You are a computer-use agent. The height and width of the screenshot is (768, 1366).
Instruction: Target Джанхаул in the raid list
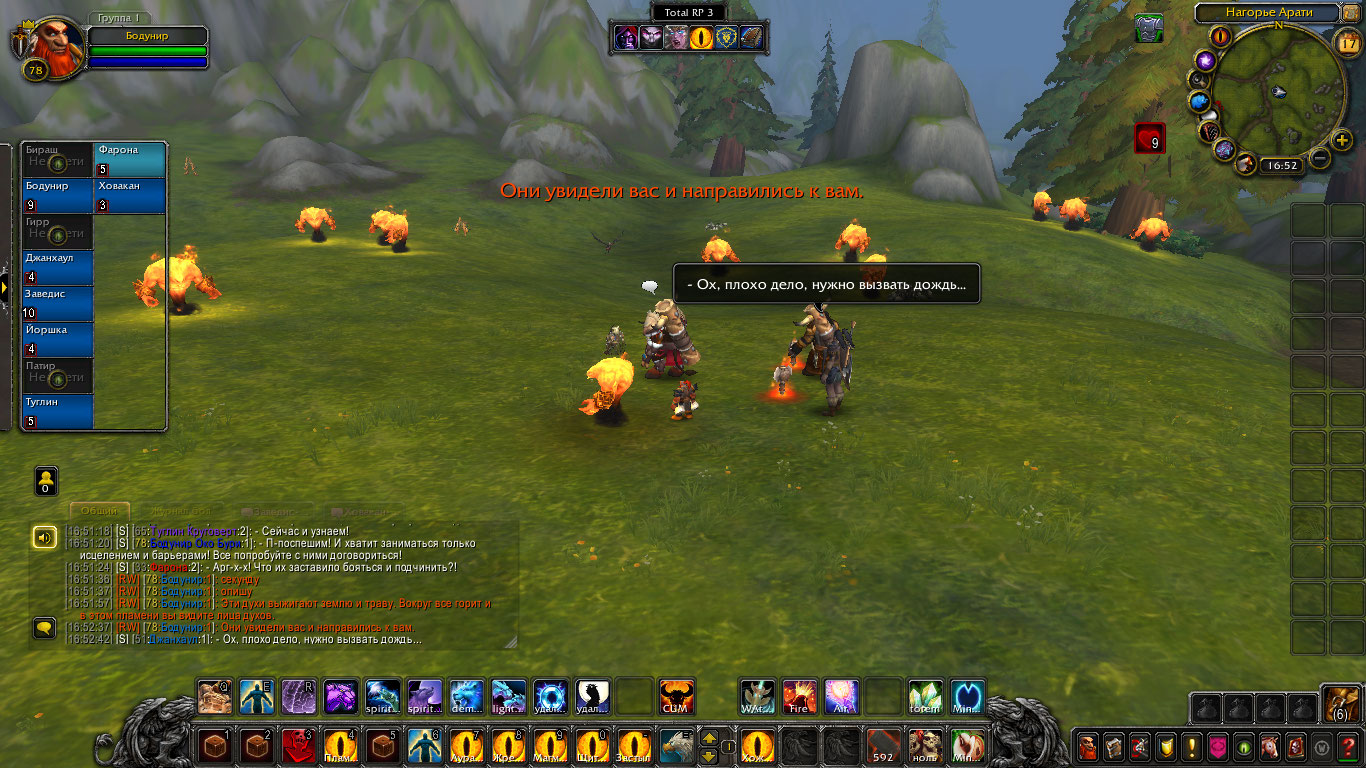coord(58,268)
